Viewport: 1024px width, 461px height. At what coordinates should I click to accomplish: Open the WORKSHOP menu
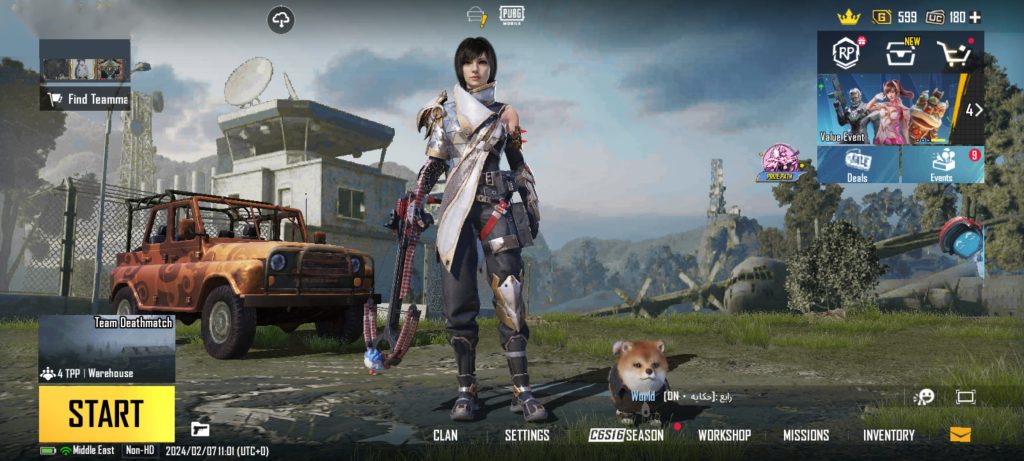click(x=724, y=435)
